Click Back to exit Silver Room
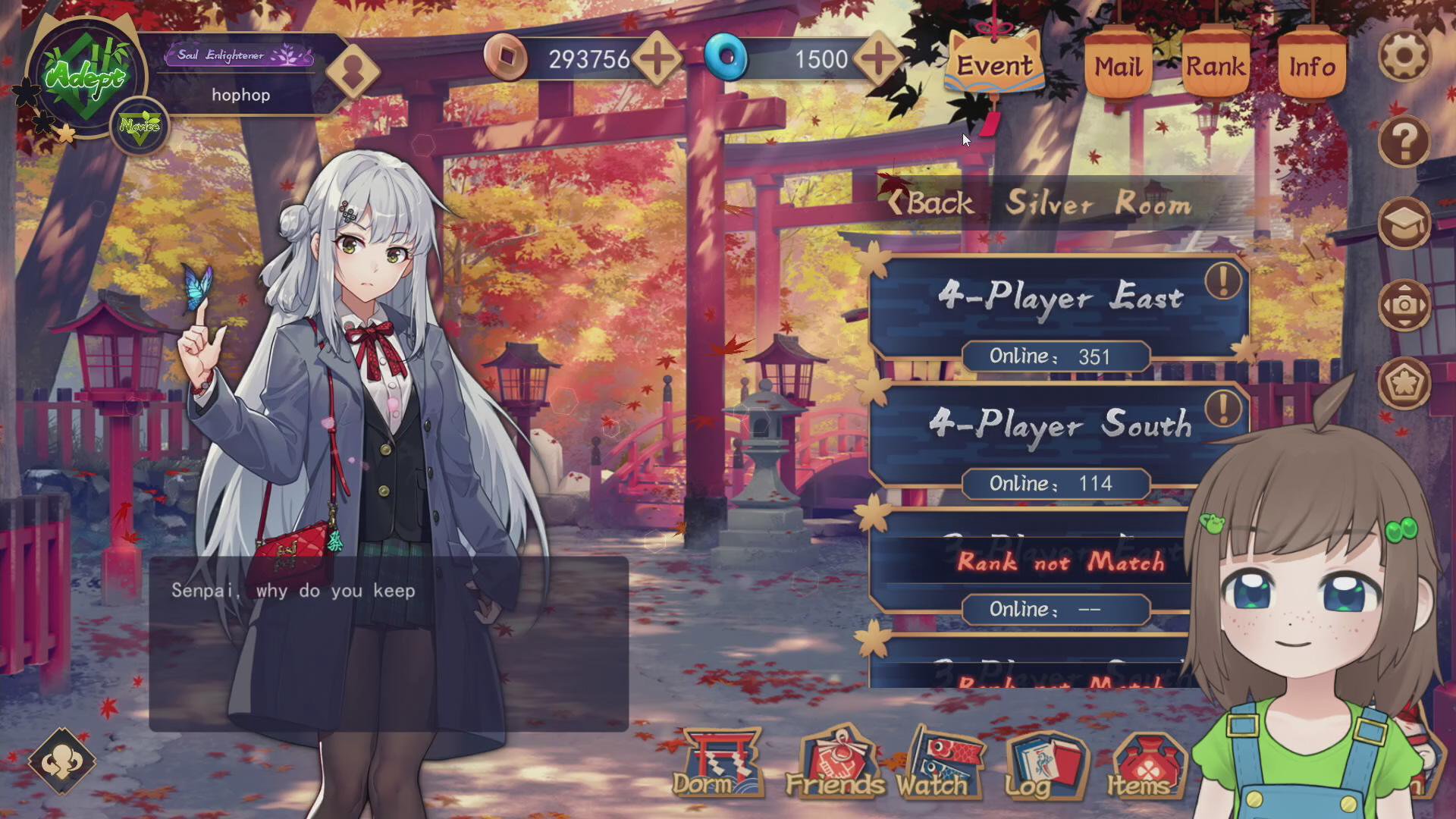The image size is (1456, 819). (x=930, y=202)
